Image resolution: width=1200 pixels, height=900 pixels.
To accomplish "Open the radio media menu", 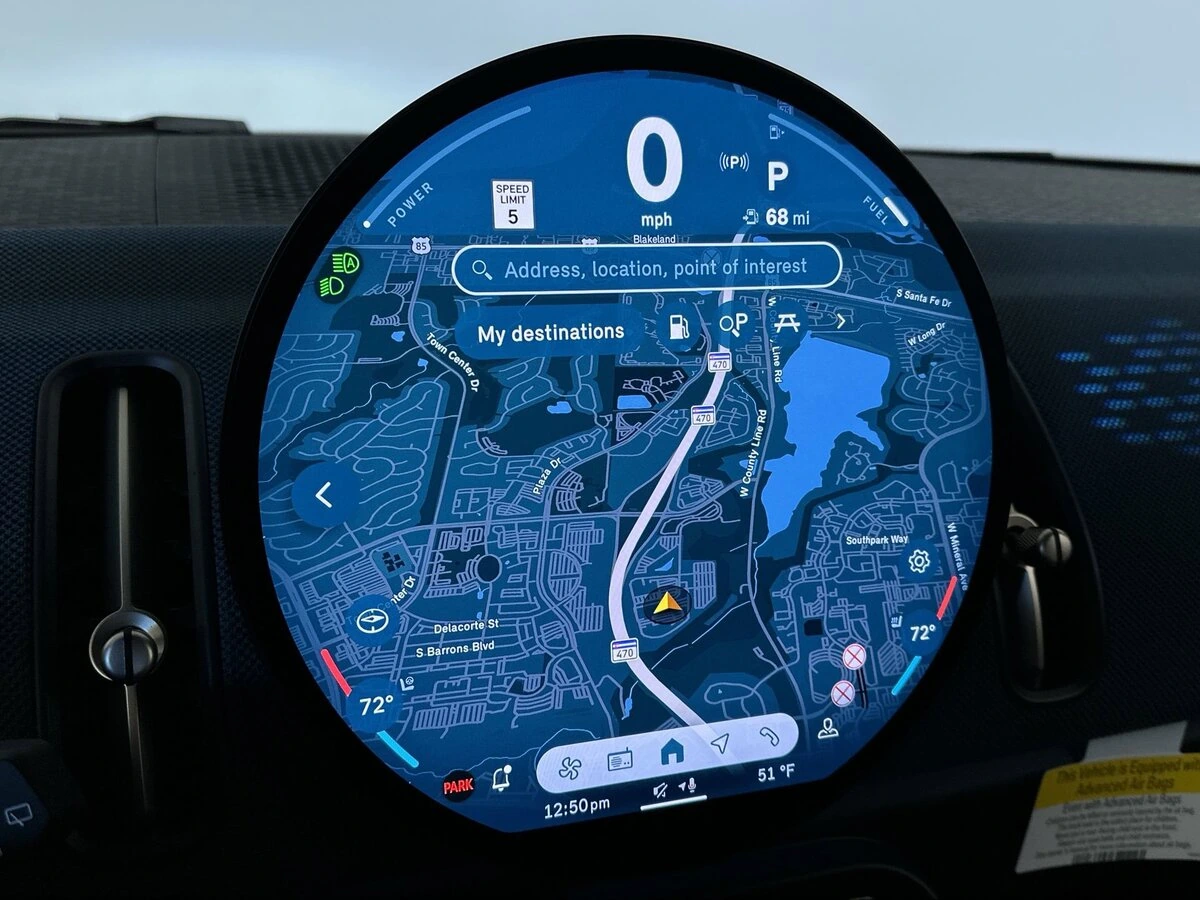I will pyautogui.click(x=620, y=761).
